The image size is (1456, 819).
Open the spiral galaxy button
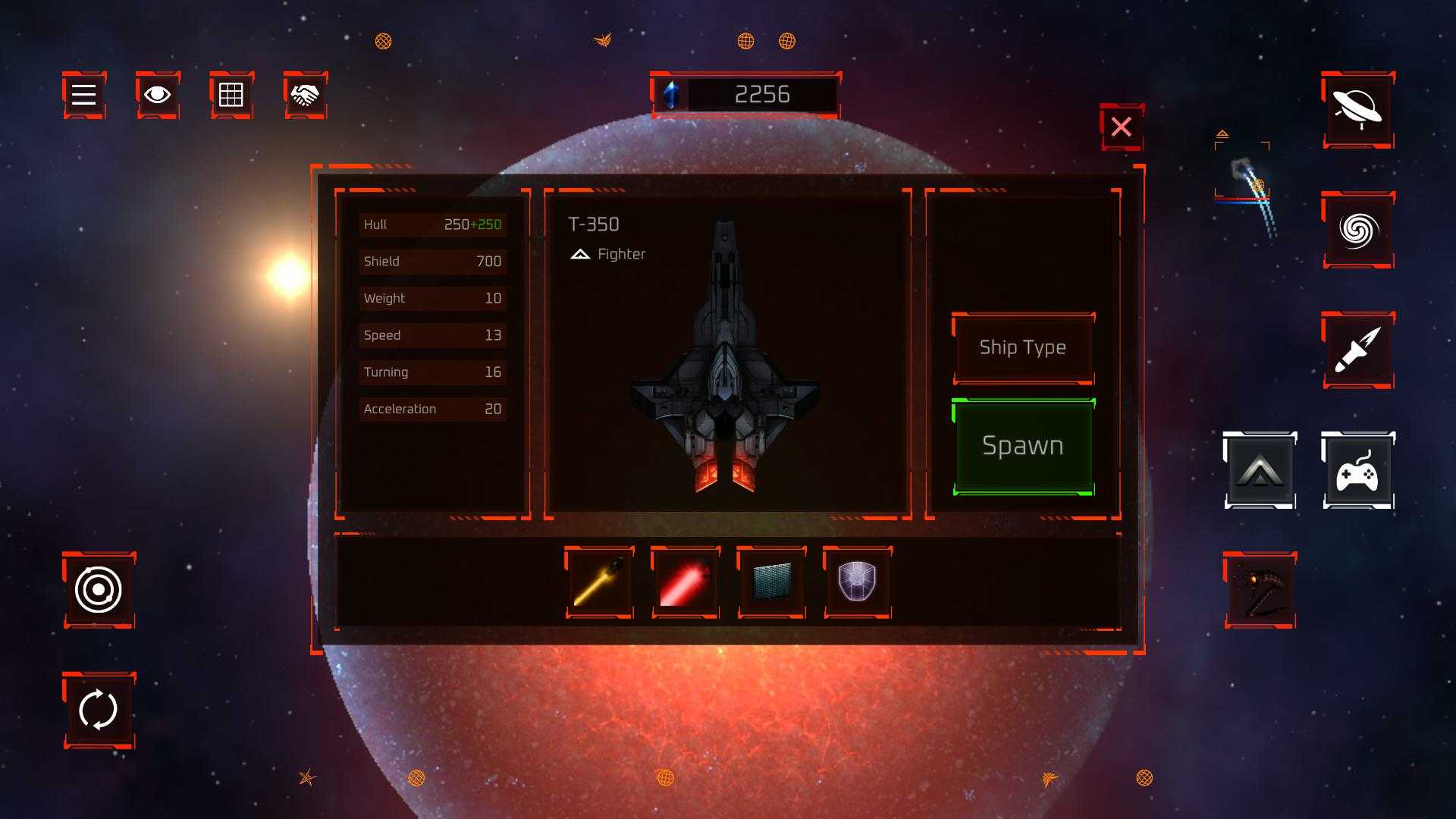tap(1357, 230)
